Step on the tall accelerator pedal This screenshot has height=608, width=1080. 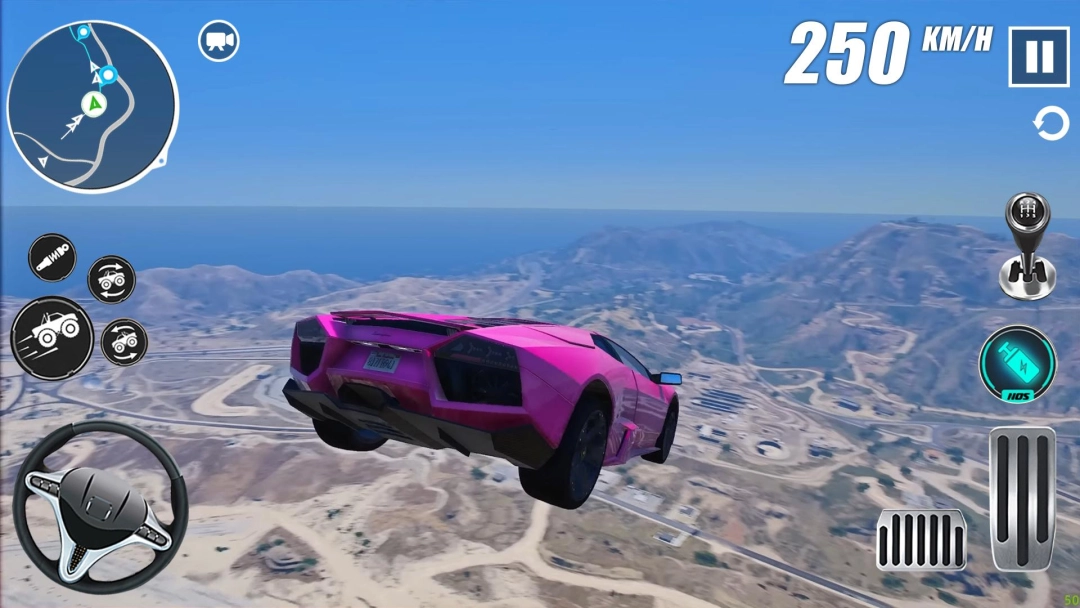click(1022, 498)
